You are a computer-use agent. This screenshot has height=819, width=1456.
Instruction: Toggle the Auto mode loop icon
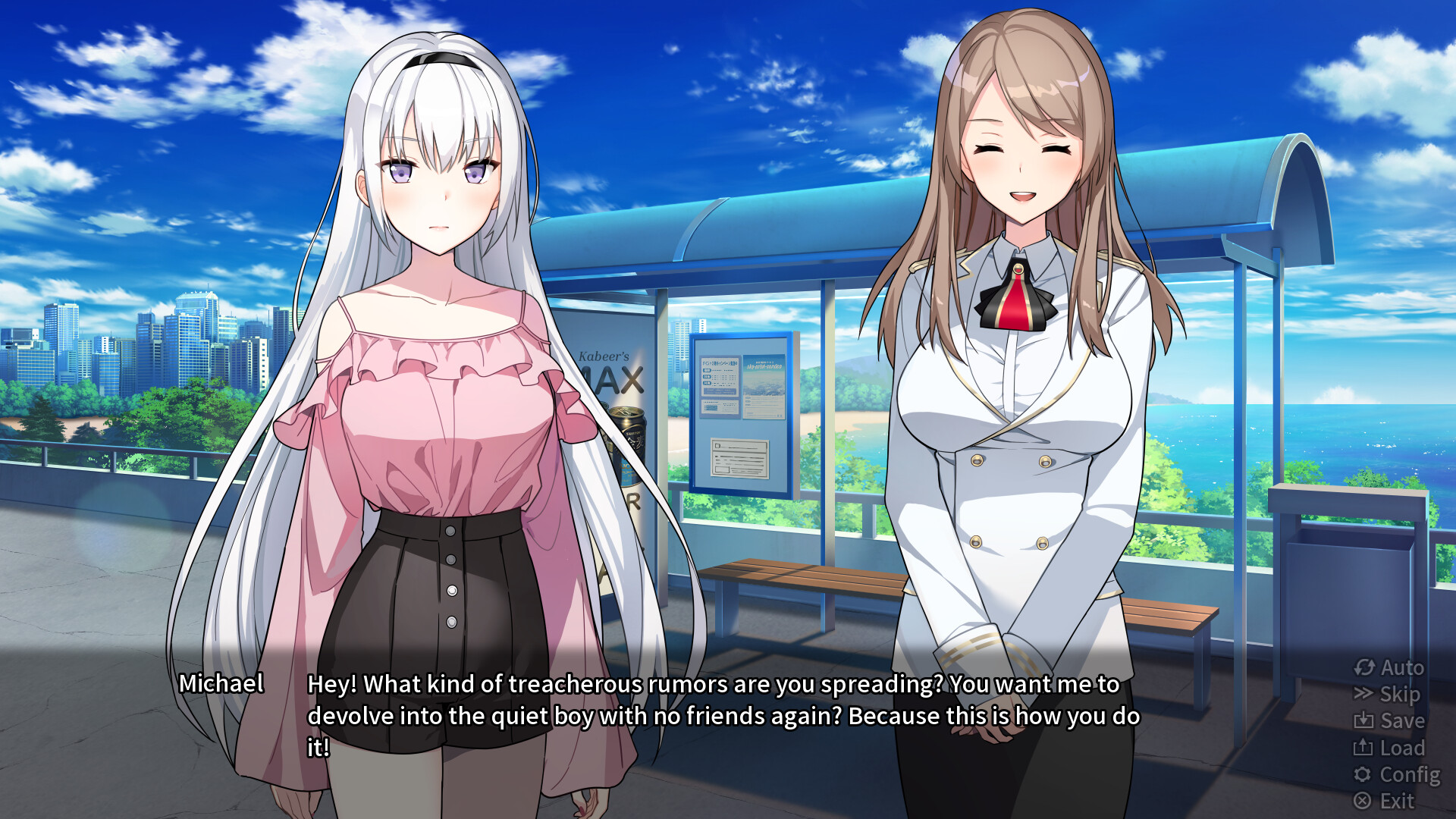[x=1364, y=668]
